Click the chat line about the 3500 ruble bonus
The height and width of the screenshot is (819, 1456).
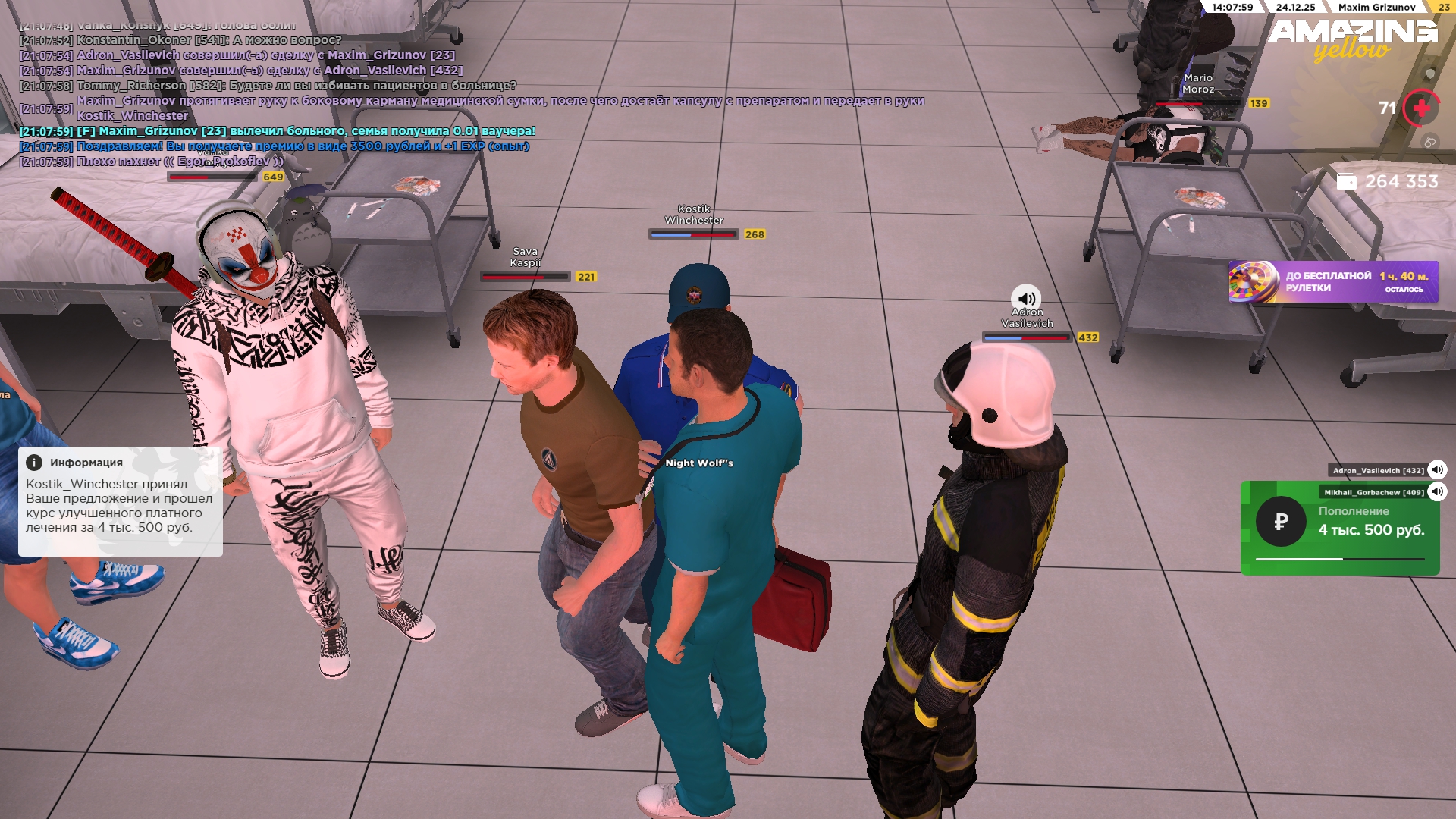[x=303, y=146]
